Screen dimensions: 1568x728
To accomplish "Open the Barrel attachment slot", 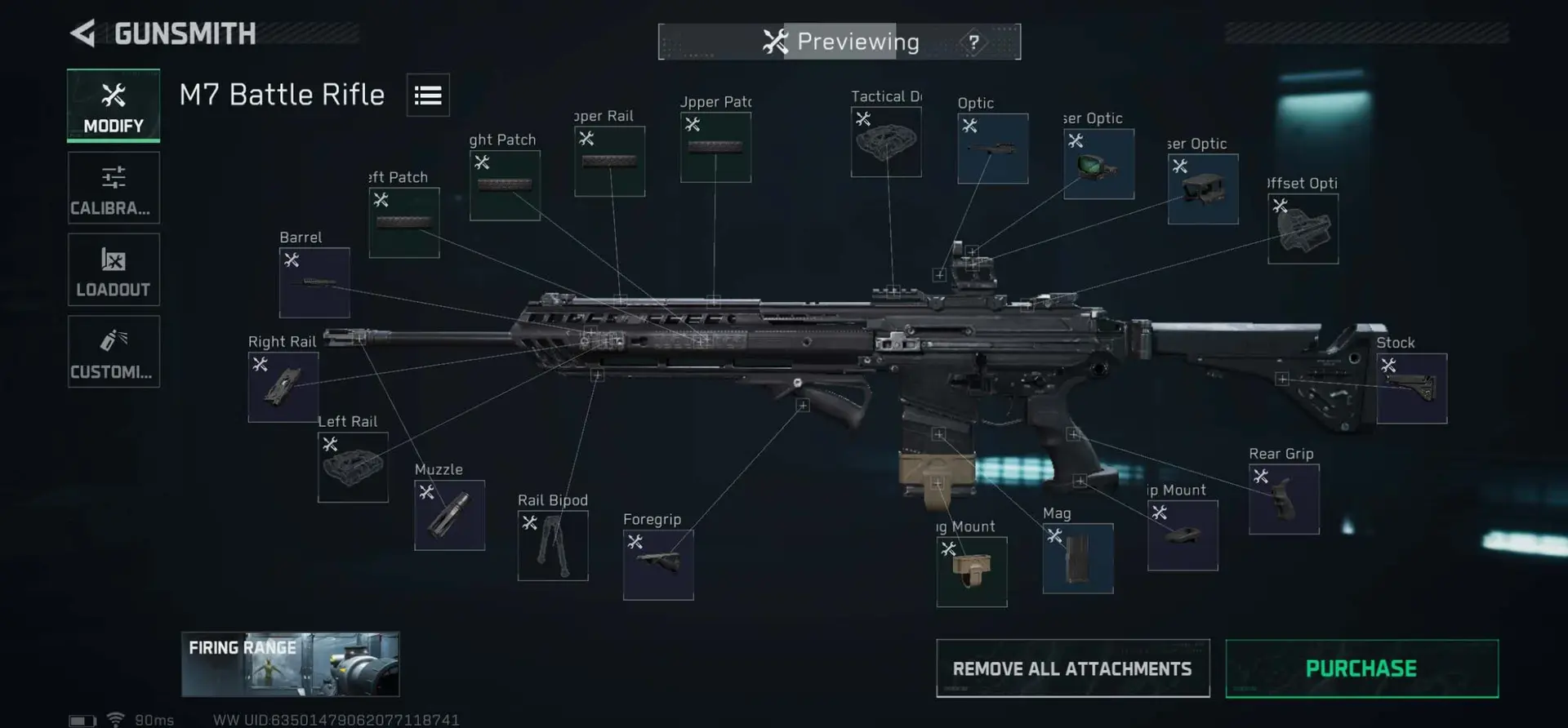I will pyautogui.click(x=314, y=283).
